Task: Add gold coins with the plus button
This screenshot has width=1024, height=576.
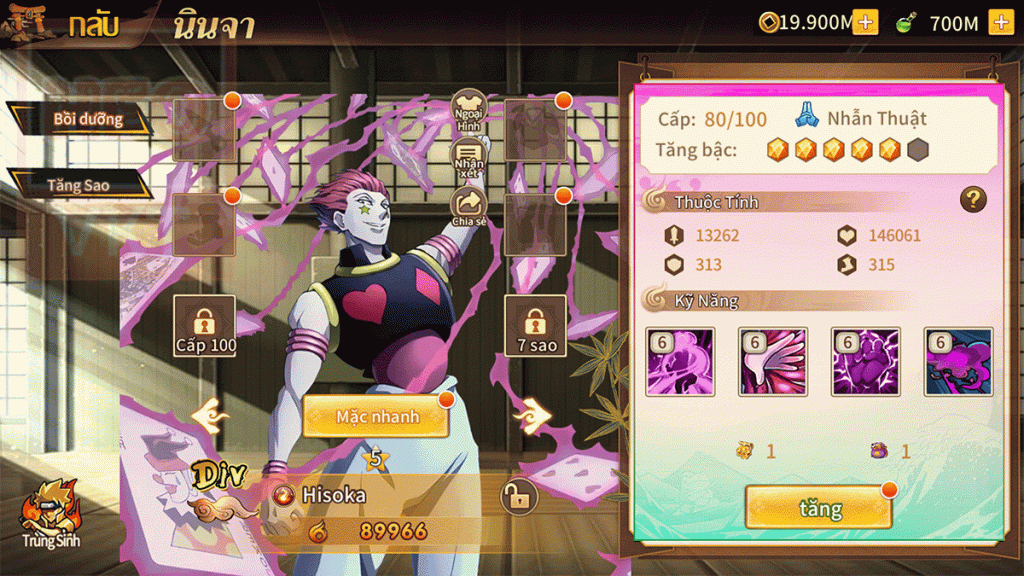Action: 865,22
